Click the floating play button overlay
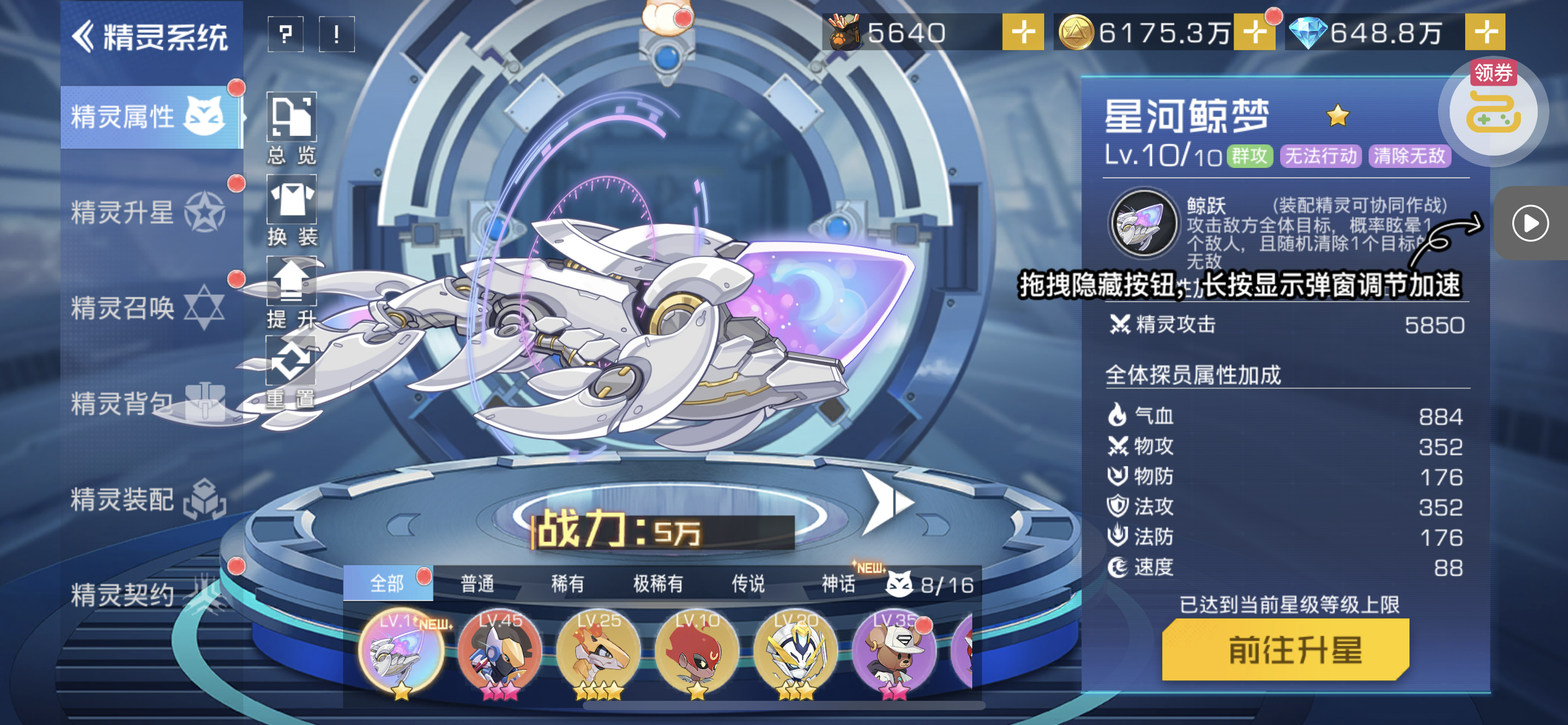Viewport: 1568px width, 725px height. pos(1530,223)
